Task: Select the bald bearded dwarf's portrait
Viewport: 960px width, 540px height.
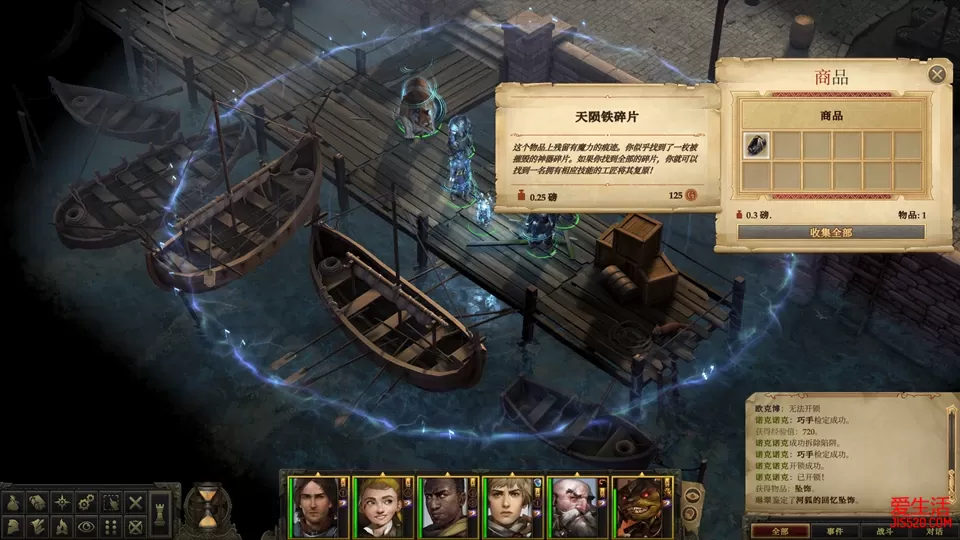Action: (x=573, y=507)
